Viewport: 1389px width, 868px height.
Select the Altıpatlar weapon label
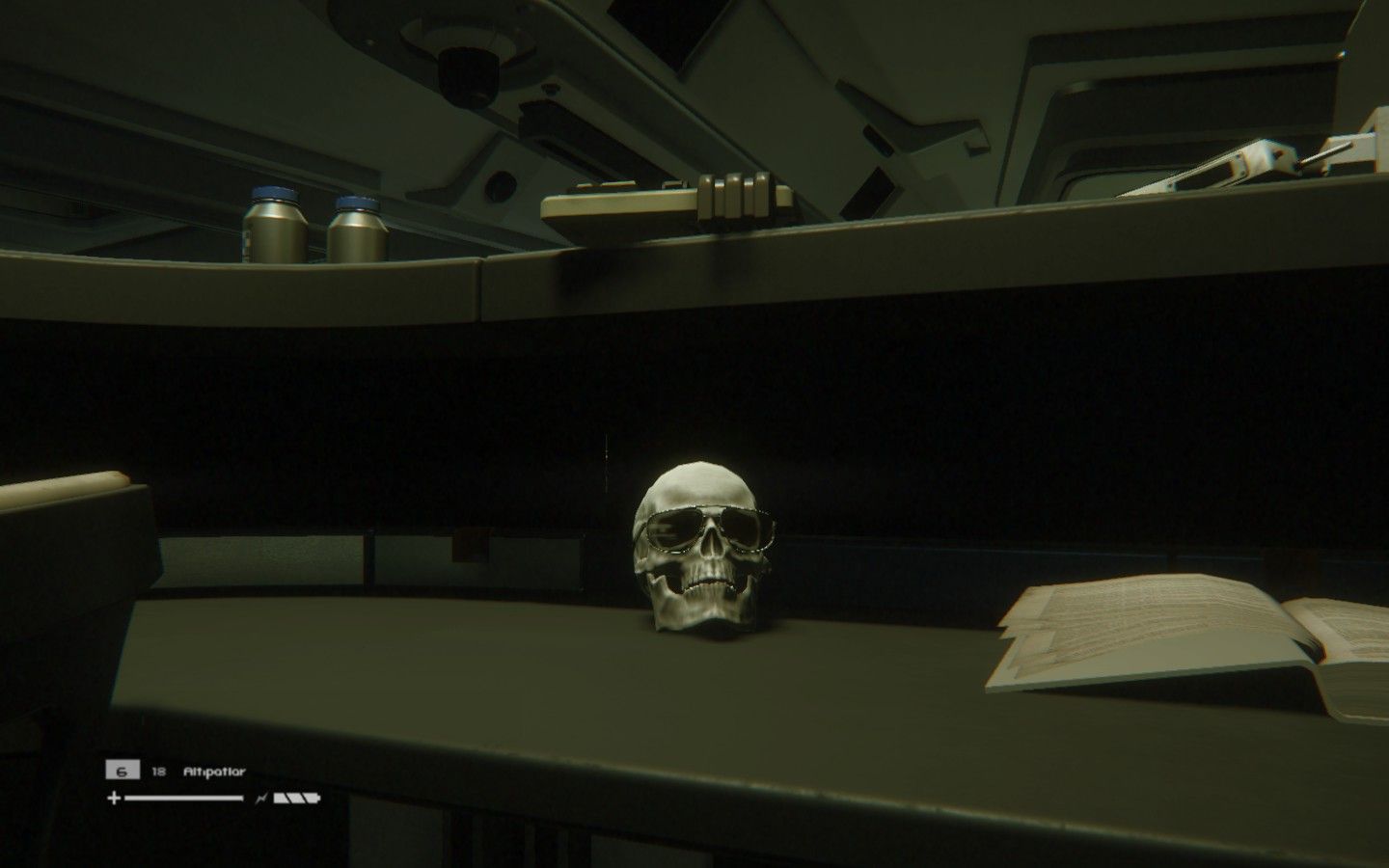point(214,771)
